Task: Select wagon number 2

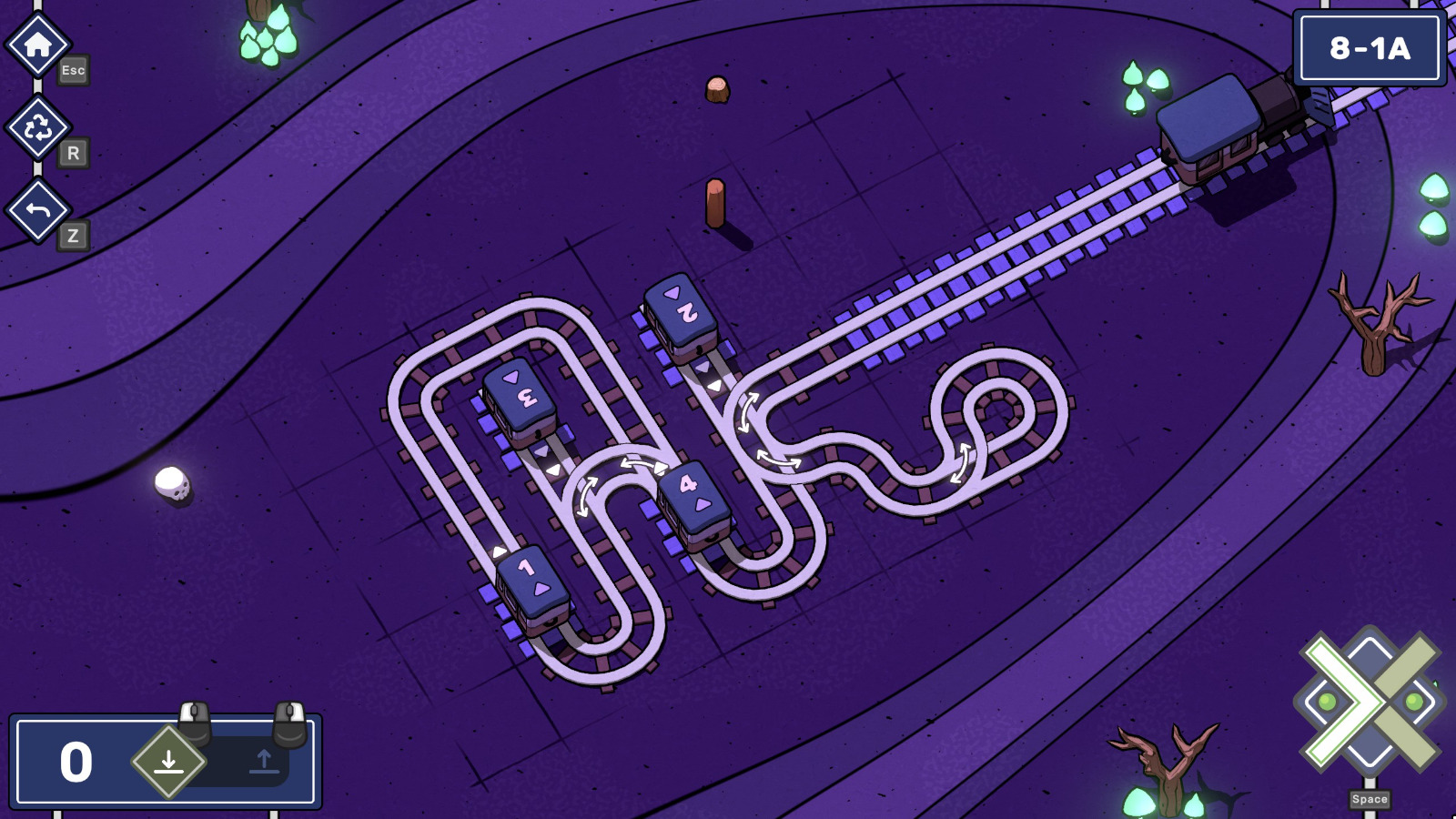Action: point(686,314)
